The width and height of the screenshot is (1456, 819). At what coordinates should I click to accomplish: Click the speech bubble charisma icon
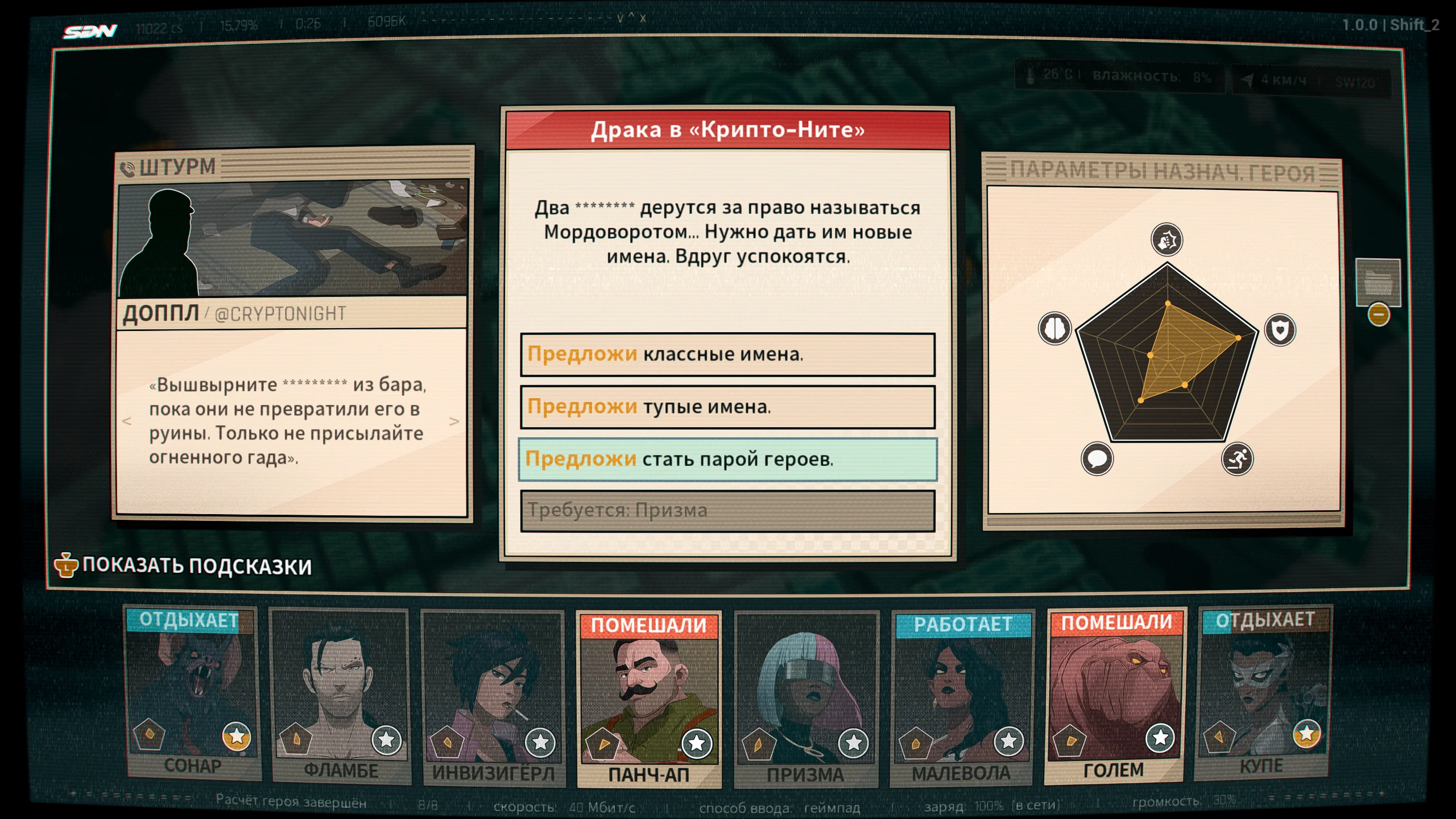point(1097,458)
